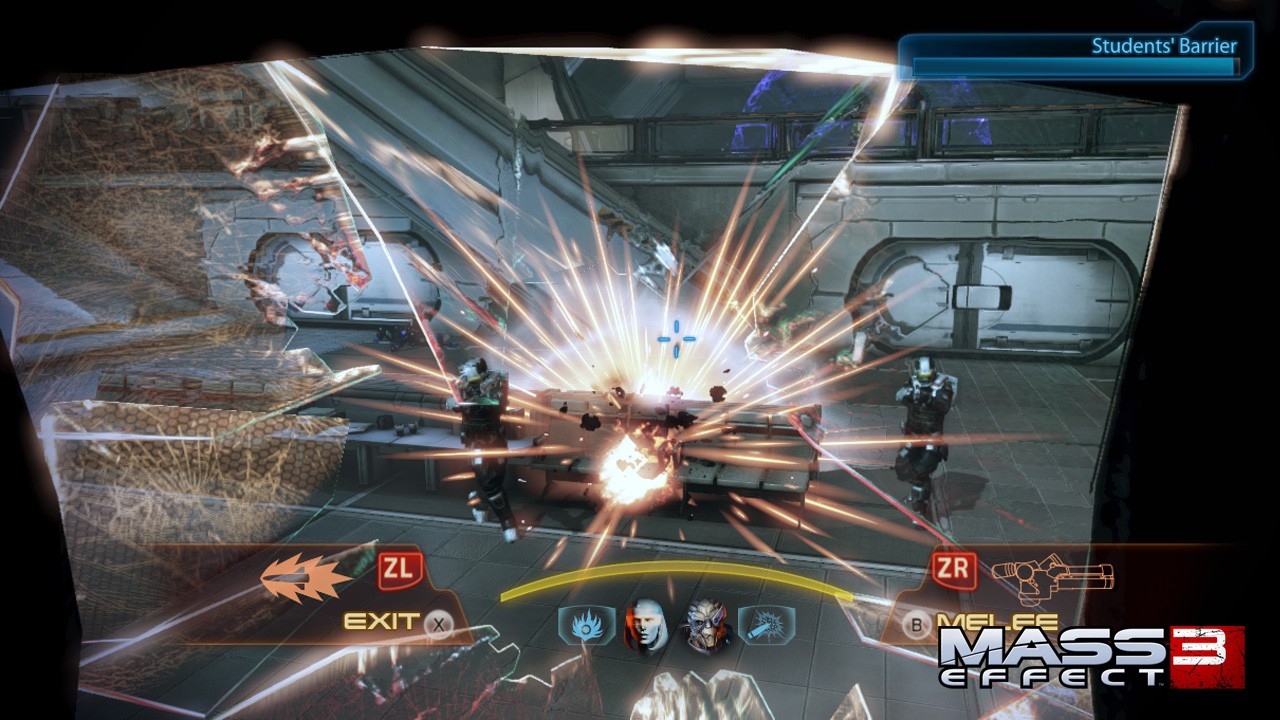Activate the concussive shot squad power icon
This screenshot has width=1280, height=720.
(766, 626)
